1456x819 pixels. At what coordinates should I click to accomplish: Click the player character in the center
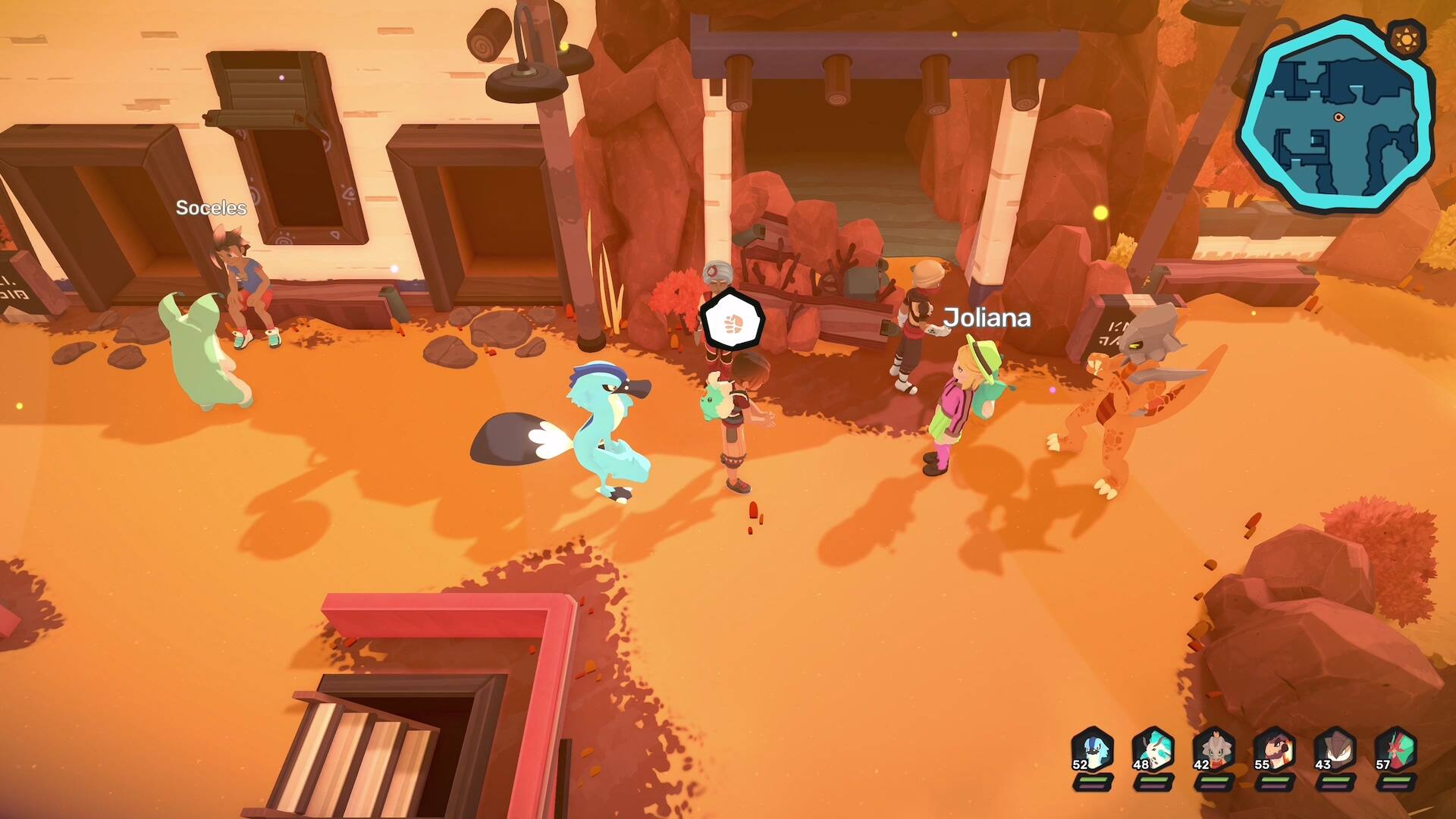[739, 425]
